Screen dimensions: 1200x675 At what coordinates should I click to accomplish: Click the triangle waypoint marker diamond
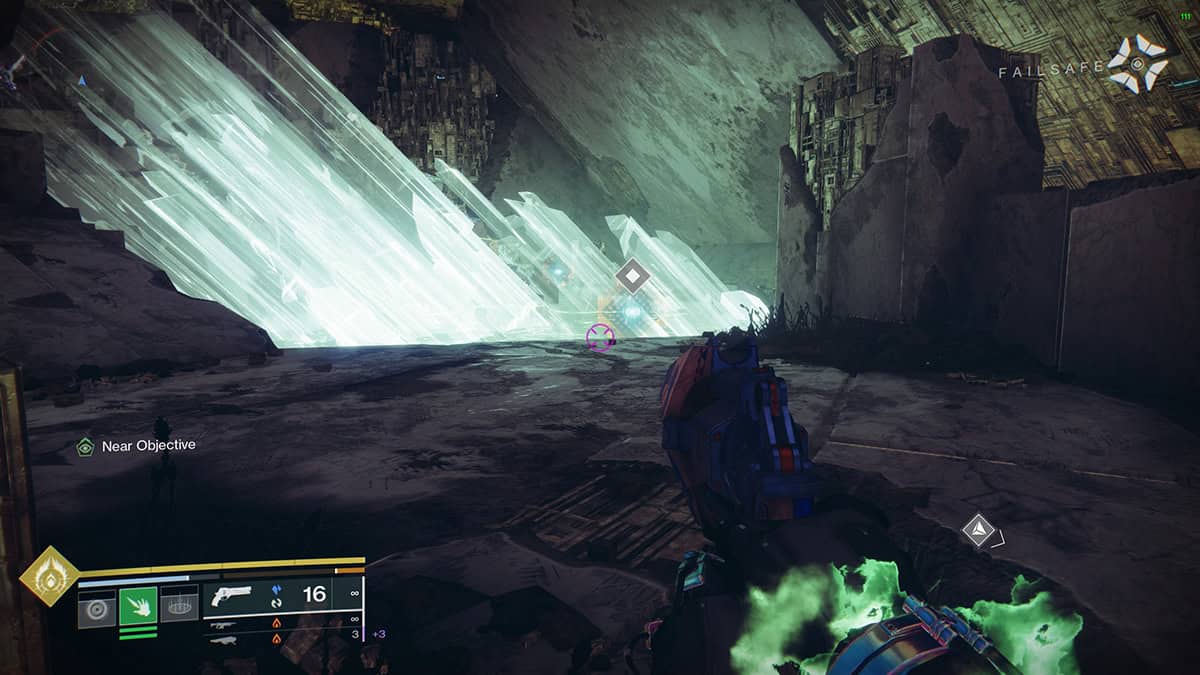click(x=977, y=530)
